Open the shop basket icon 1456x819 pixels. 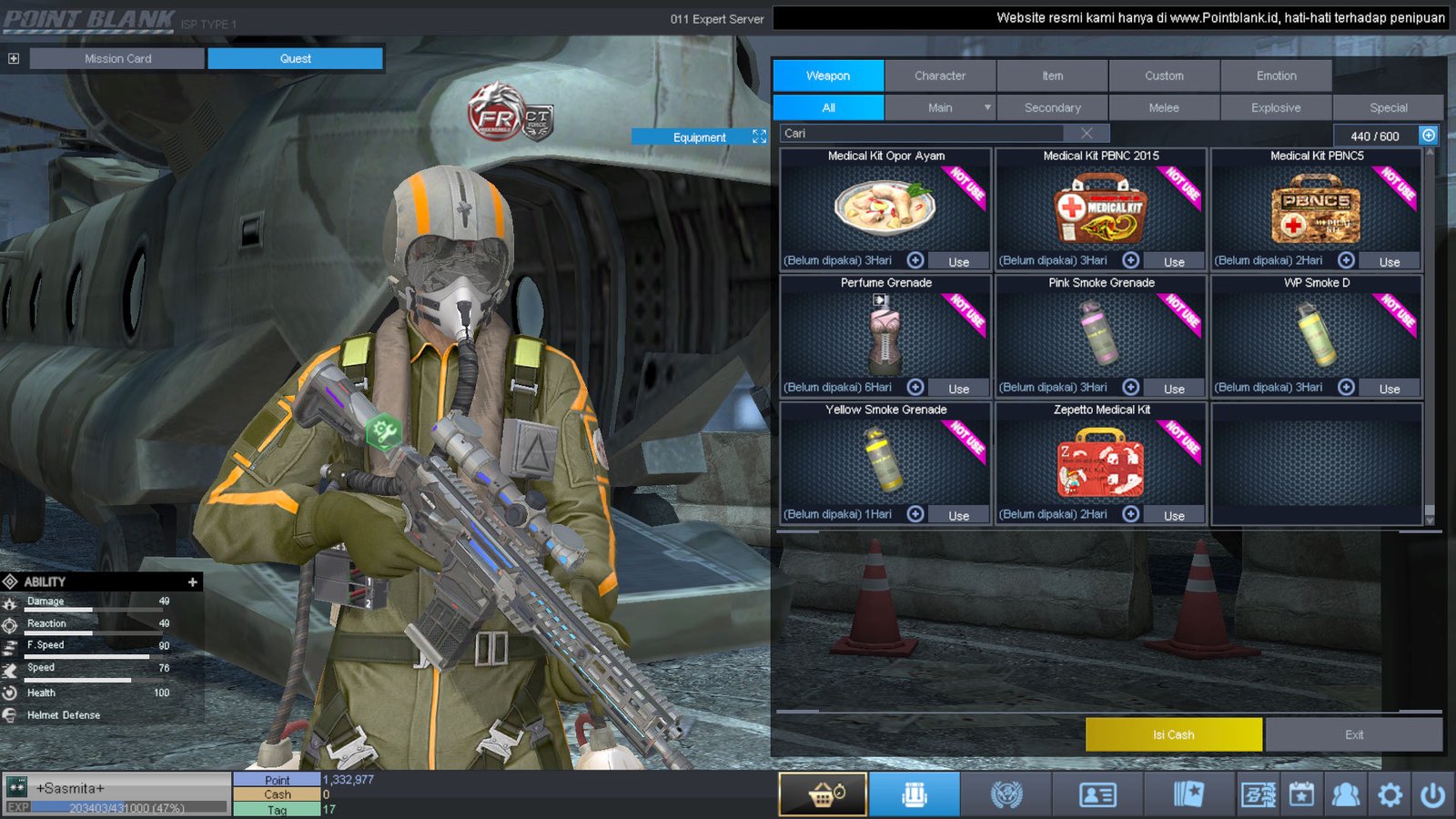[x=823, y=794]
